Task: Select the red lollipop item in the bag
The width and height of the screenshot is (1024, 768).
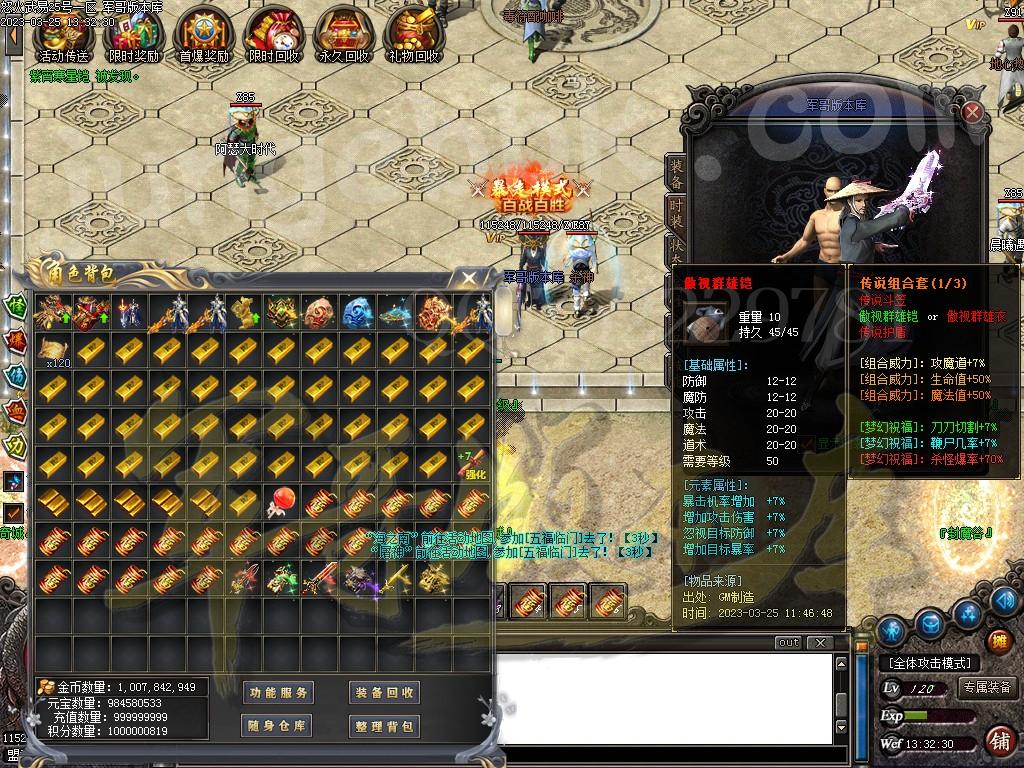Action: tap(283, 502)
